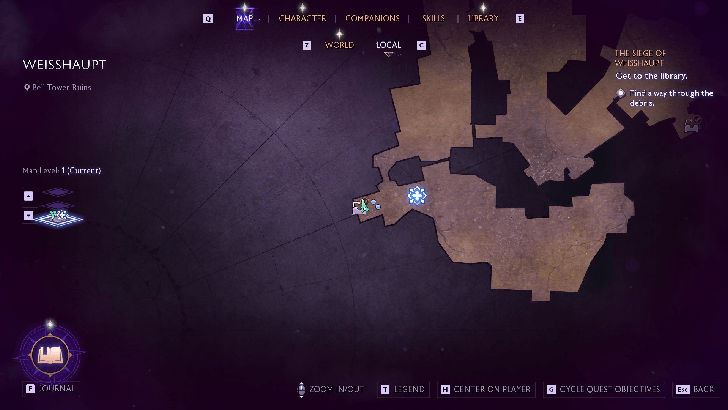This screenshot has height=410, width=728.
Task: Select the Local map view
Action: pos(389,45)
